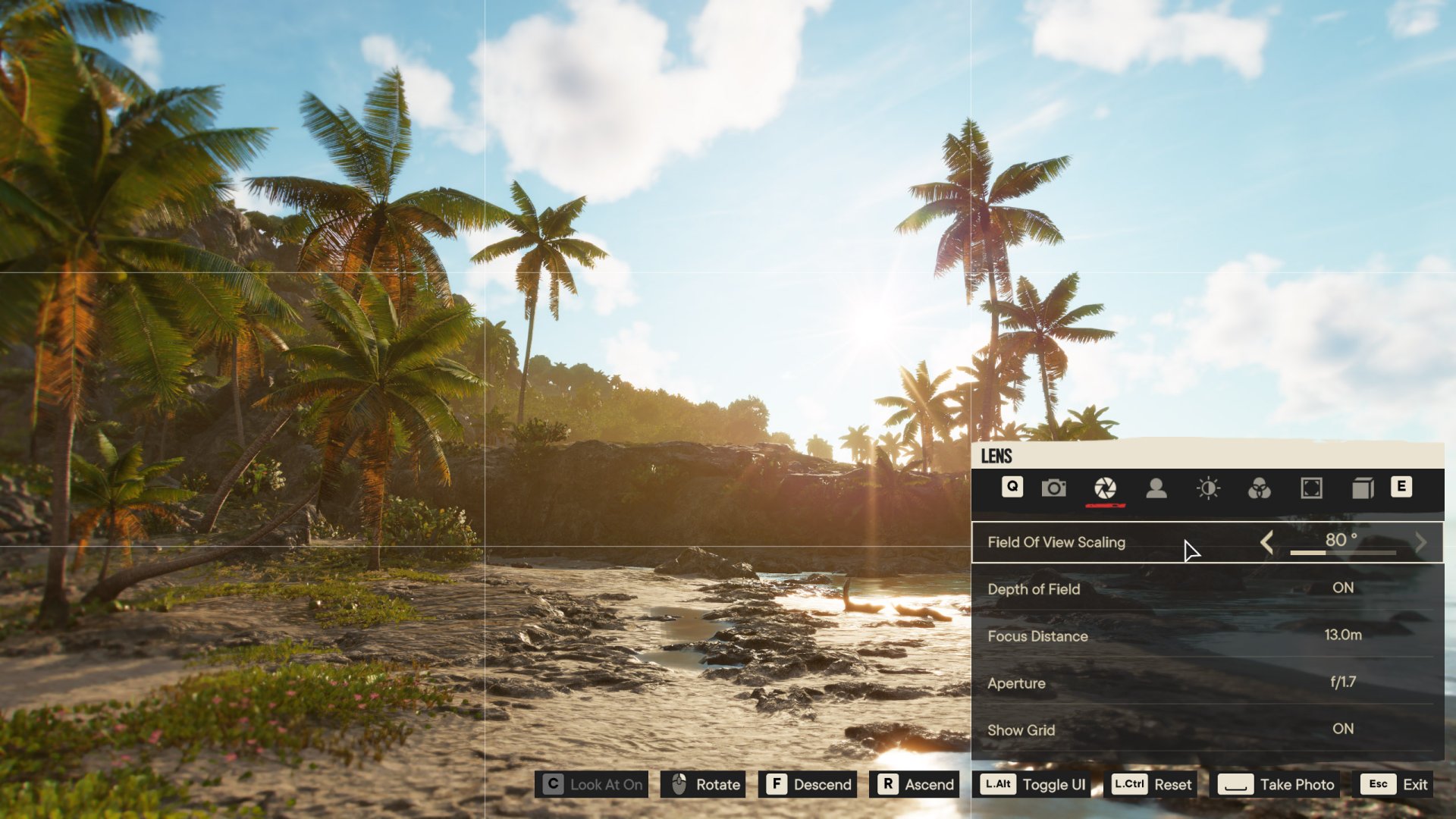Switch to the color filters tab
Viewport: 1456px width, 819px height.
pos(1260,488)
